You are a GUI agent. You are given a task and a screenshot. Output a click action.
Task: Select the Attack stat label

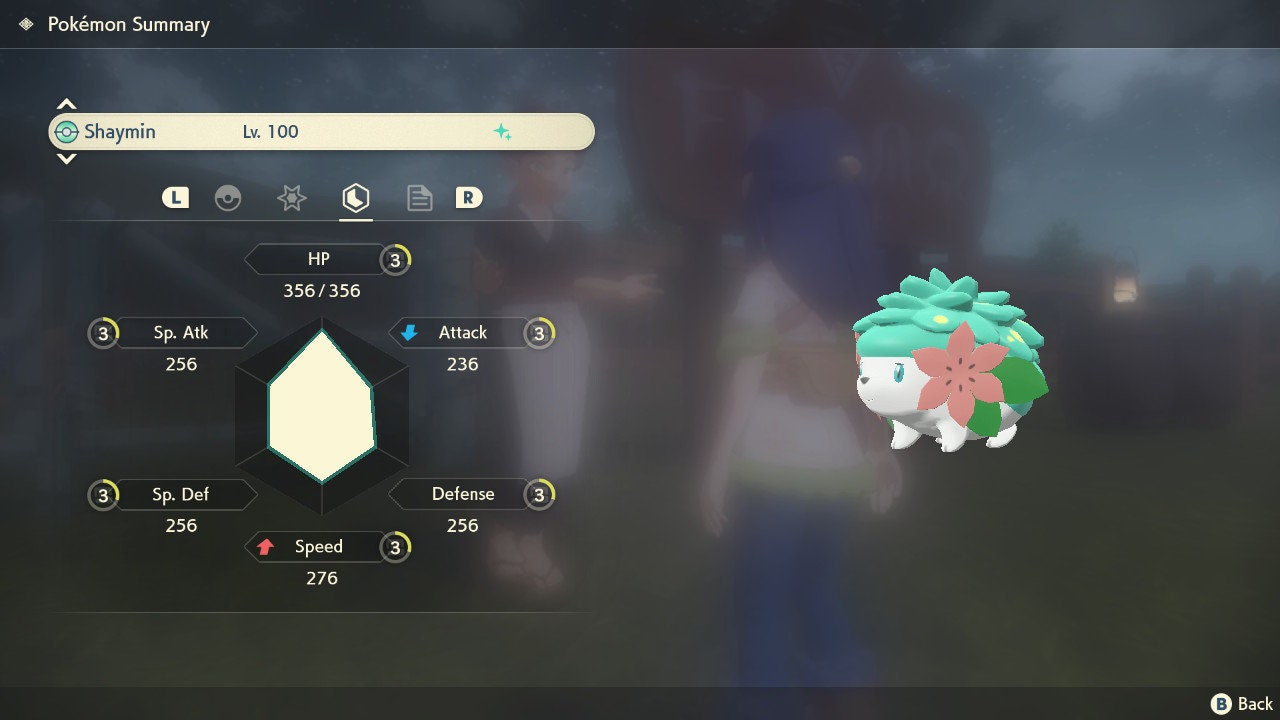462,333
